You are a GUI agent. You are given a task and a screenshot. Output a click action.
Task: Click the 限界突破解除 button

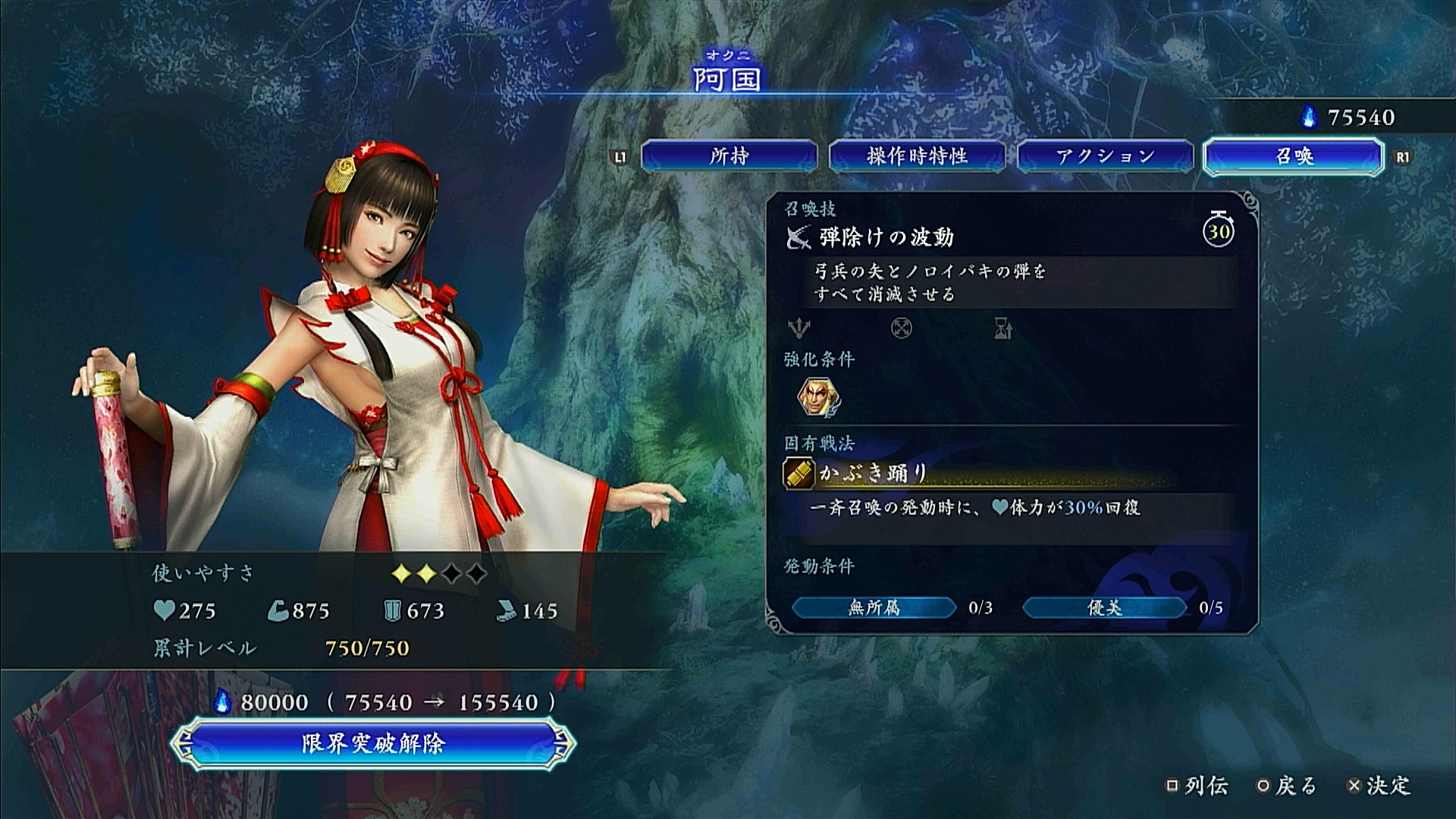click(372, 743)
